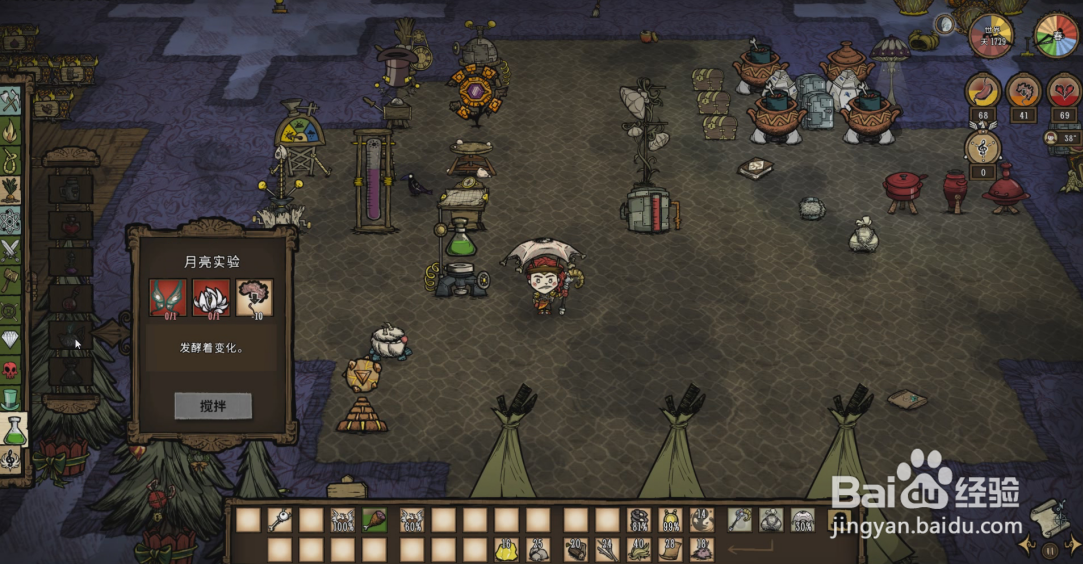
Task: Select the white diamond refine tab
Action: coord(11,340)
